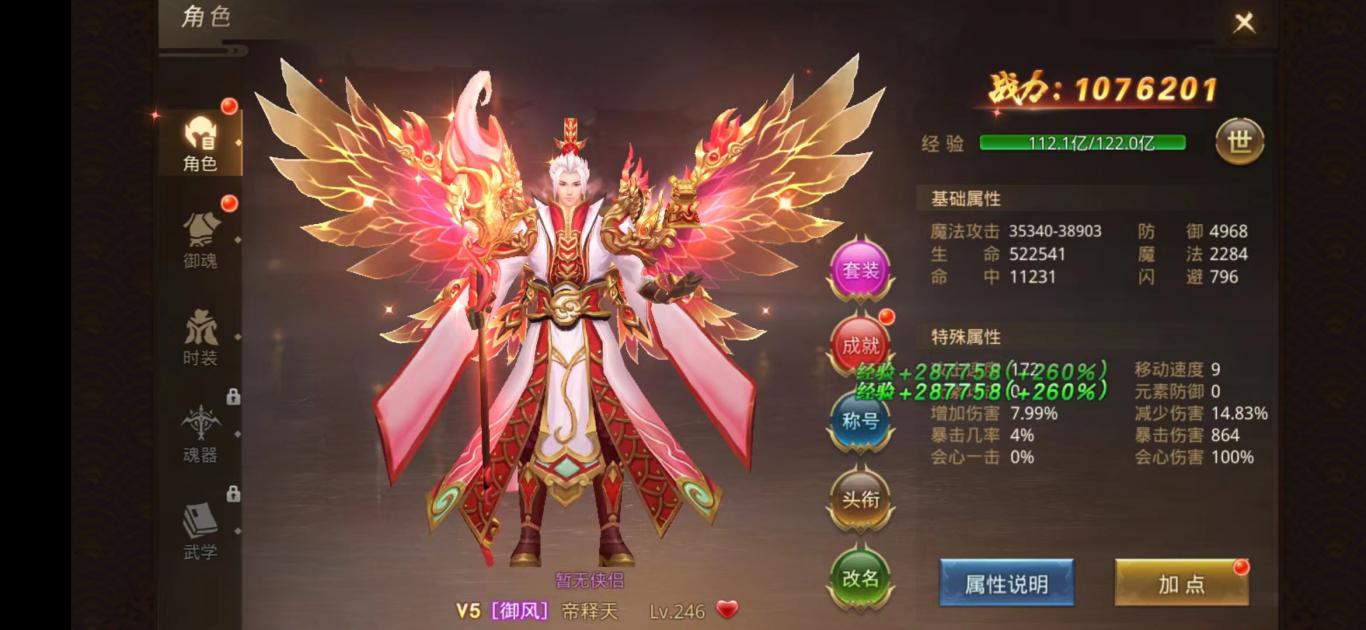Select the locked 魂器 tab

(x=200, y=432)
